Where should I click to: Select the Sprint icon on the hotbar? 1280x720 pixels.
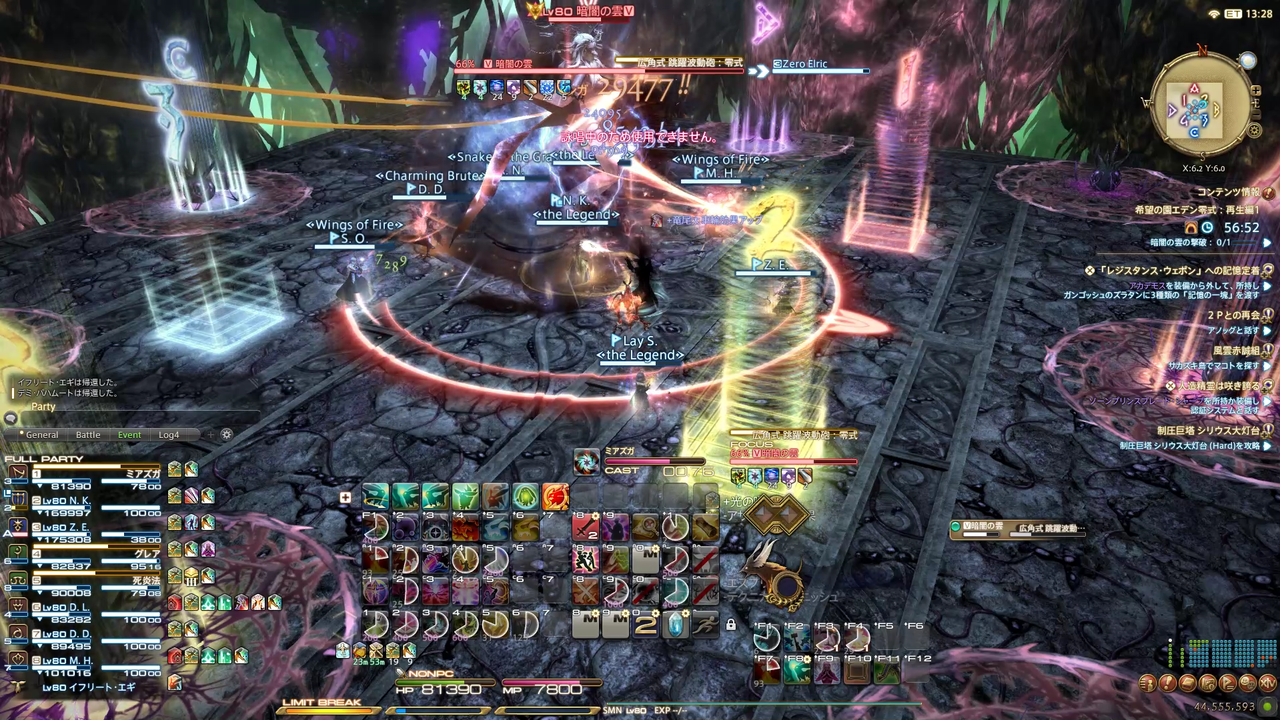pos(705,625)
